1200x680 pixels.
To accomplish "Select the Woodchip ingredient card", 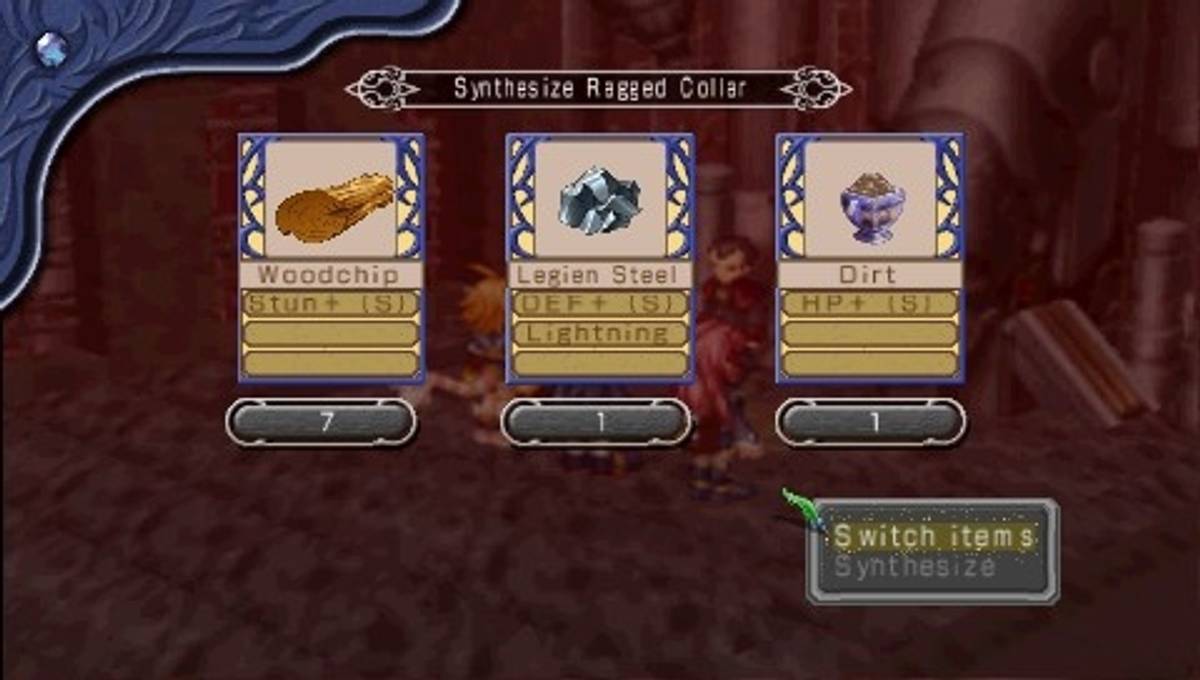I will click(x=331, y=258).
